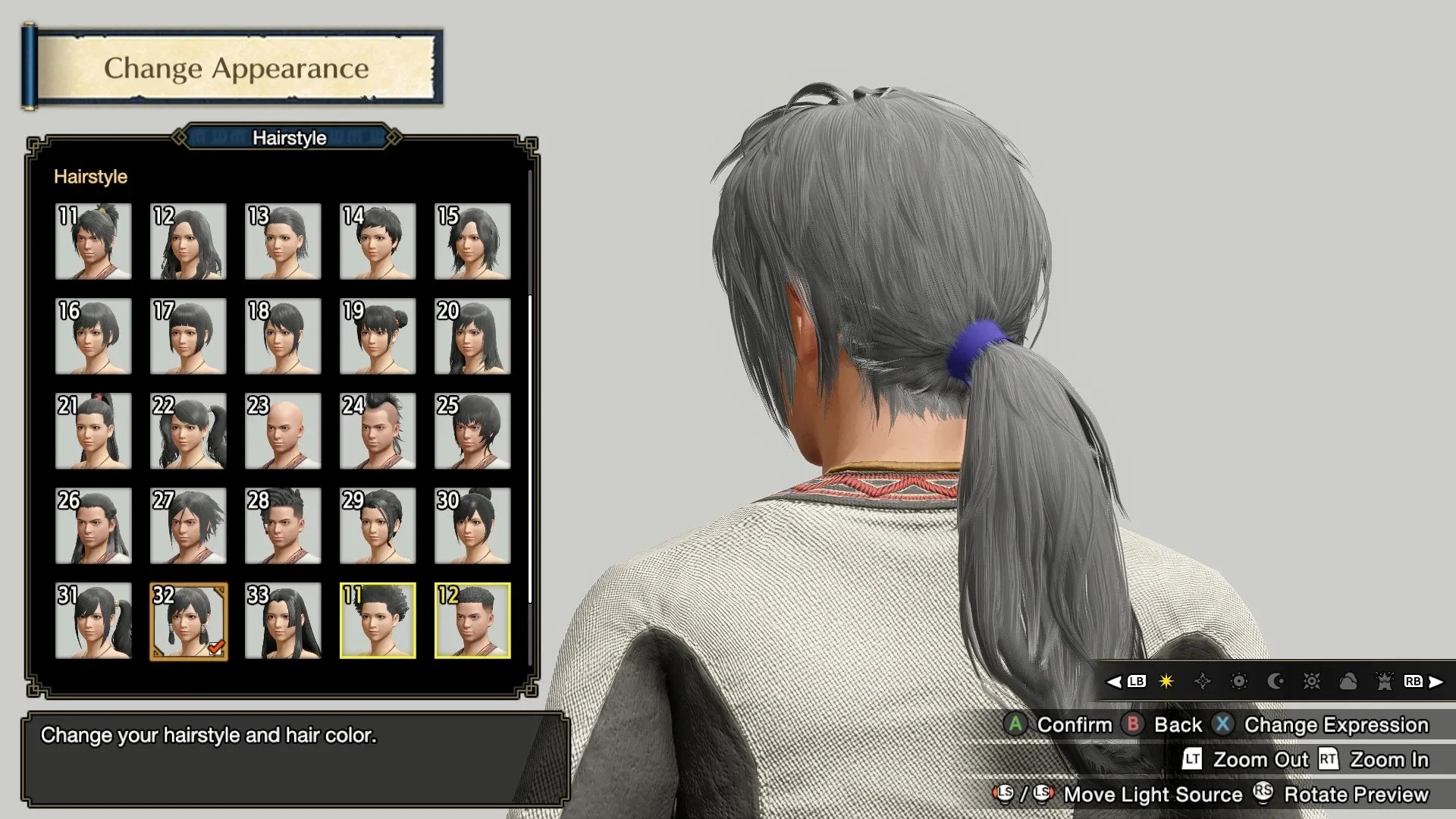Pick hairstyle number 14 with short hair

point(378,241)
